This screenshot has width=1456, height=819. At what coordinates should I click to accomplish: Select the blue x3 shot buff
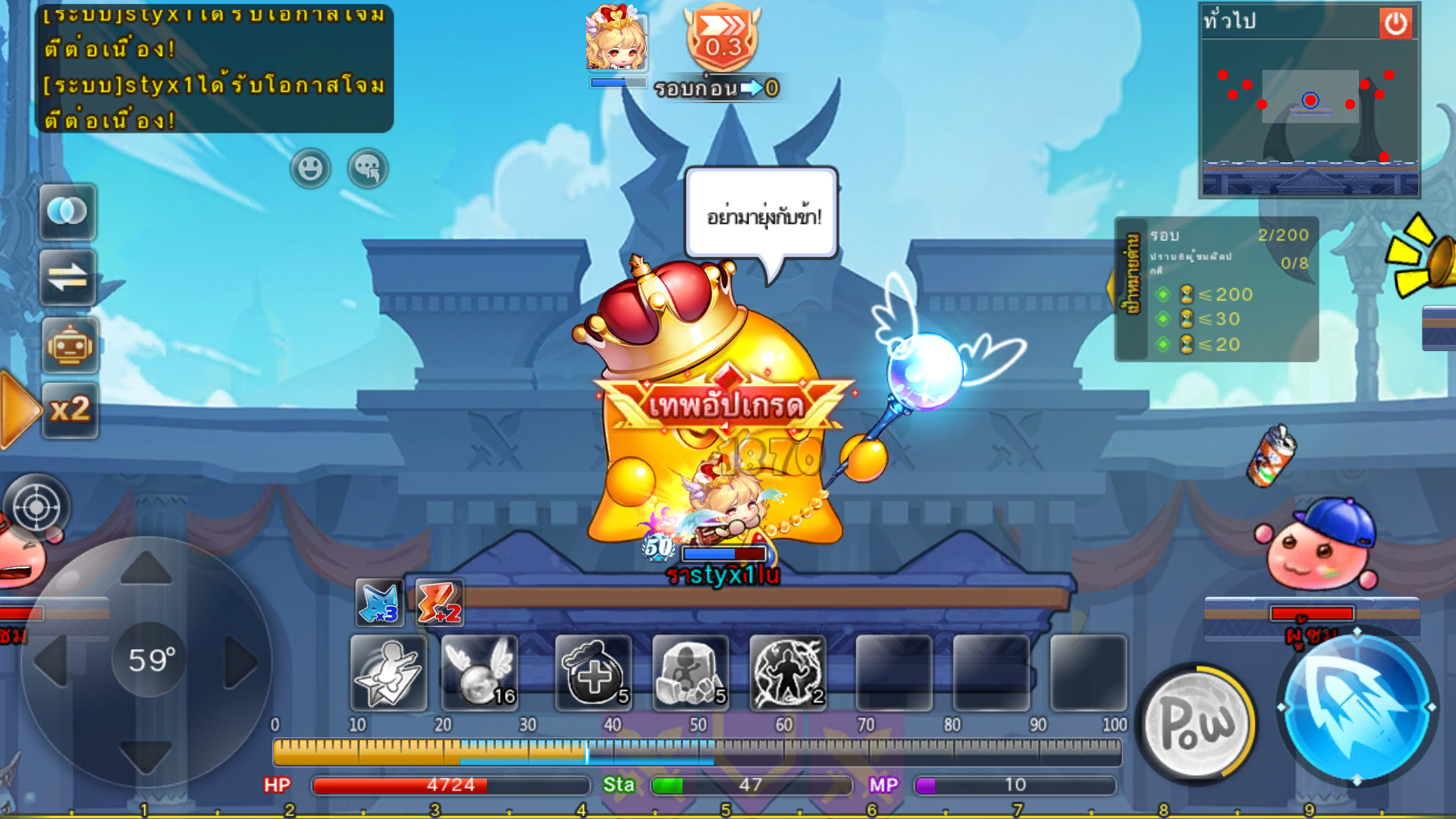coord(379,604)
